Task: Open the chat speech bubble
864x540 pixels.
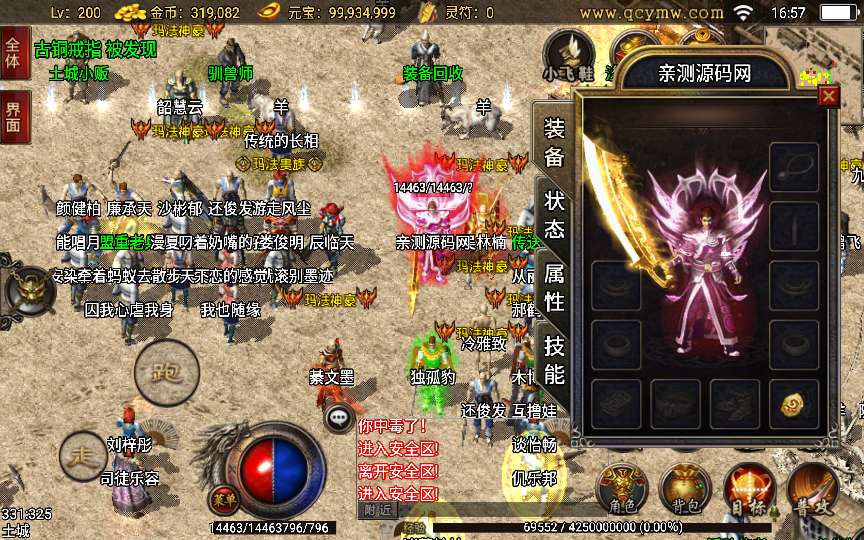Action: pyautogui.click(x=341, y=418)
